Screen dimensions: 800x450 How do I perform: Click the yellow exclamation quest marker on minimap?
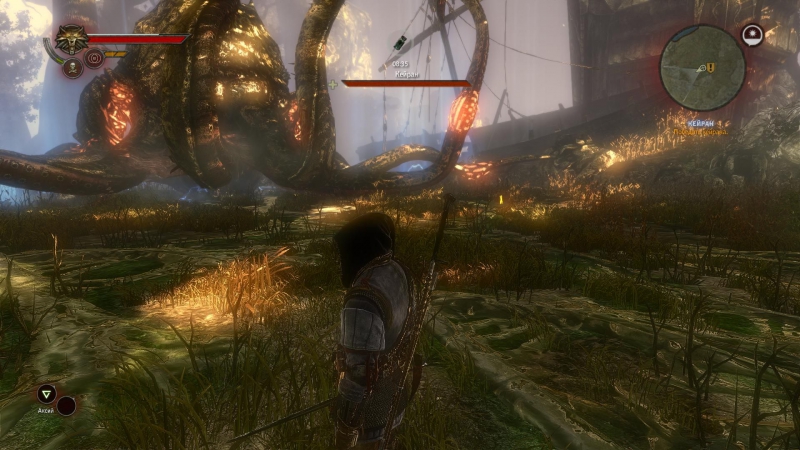(x=711, y=67)
